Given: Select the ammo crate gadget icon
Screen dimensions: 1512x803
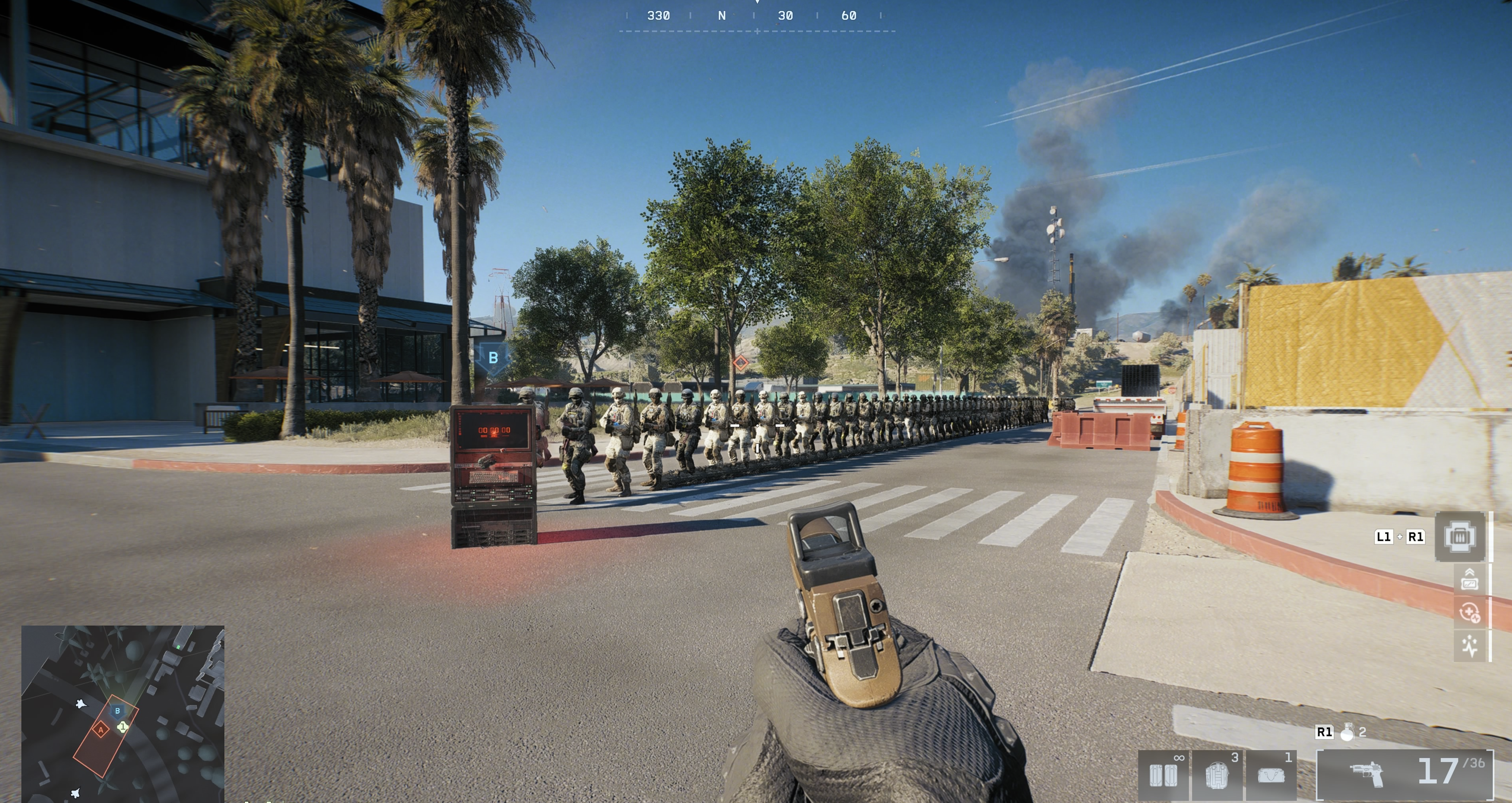Looking at the screenshot, I should pos(1460,537).
